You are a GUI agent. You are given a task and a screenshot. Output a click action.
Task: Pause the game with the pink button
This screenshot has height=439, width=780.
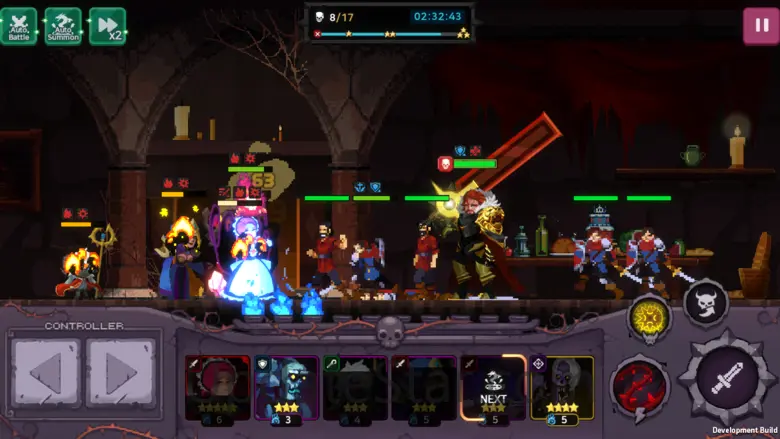pyautogui.click(x=761, y=26)
